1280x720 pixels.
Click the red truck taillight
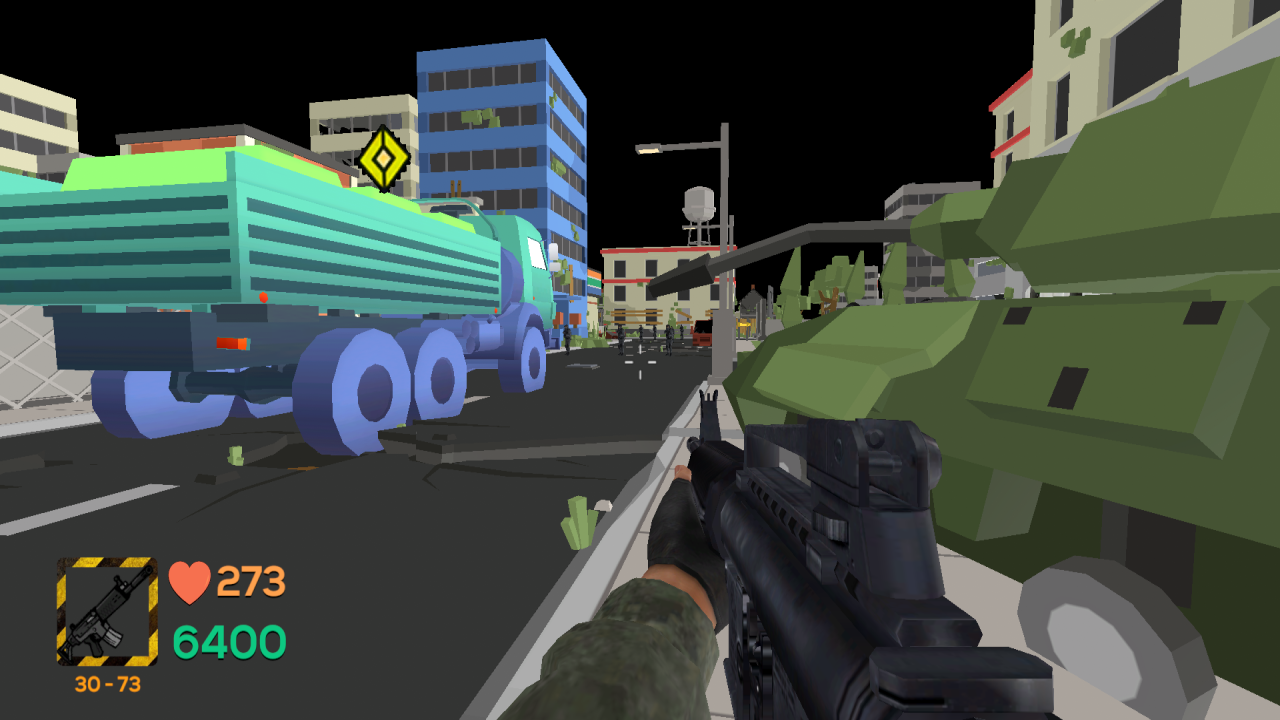[x=230, y=344]
